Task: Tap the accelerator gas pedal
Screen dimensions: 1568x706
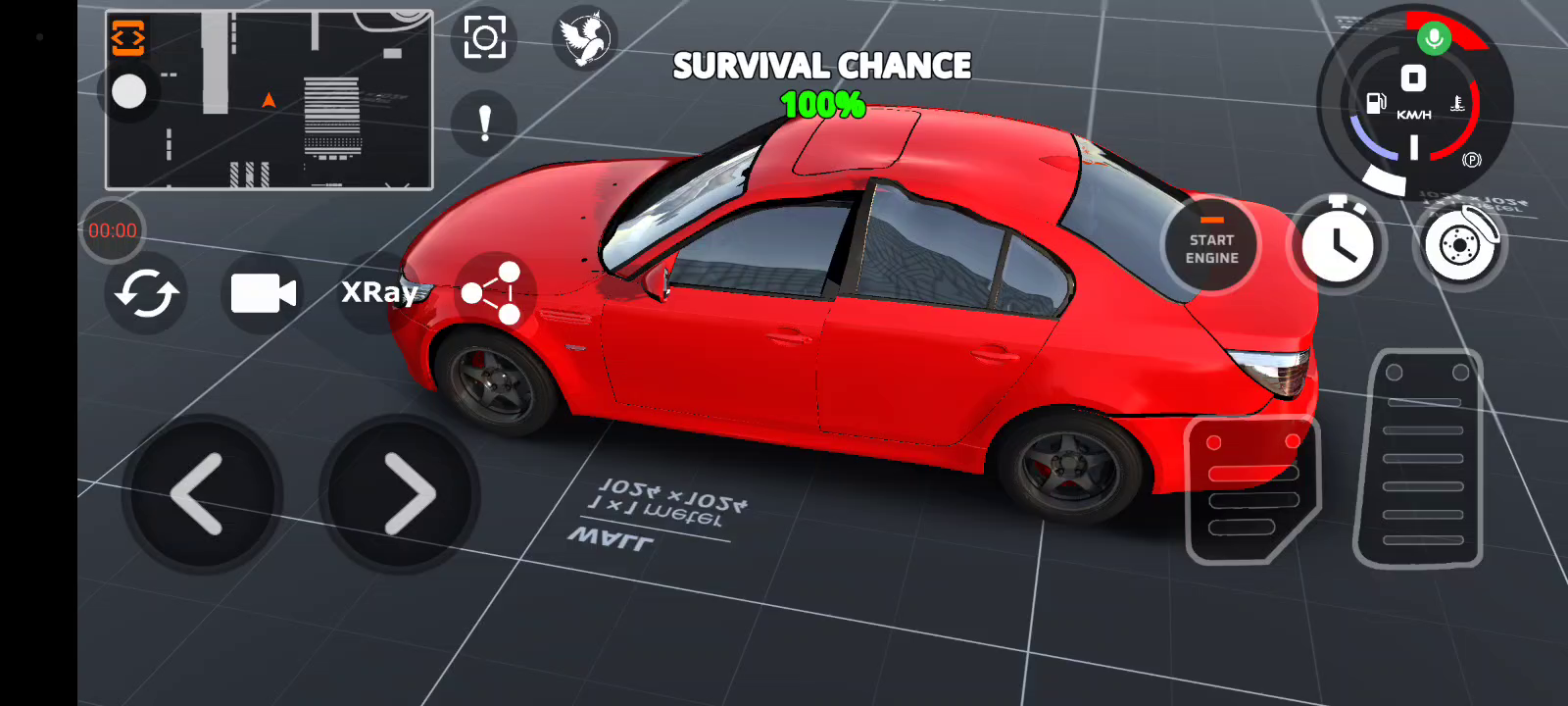Action: [x=1419, y=459]
